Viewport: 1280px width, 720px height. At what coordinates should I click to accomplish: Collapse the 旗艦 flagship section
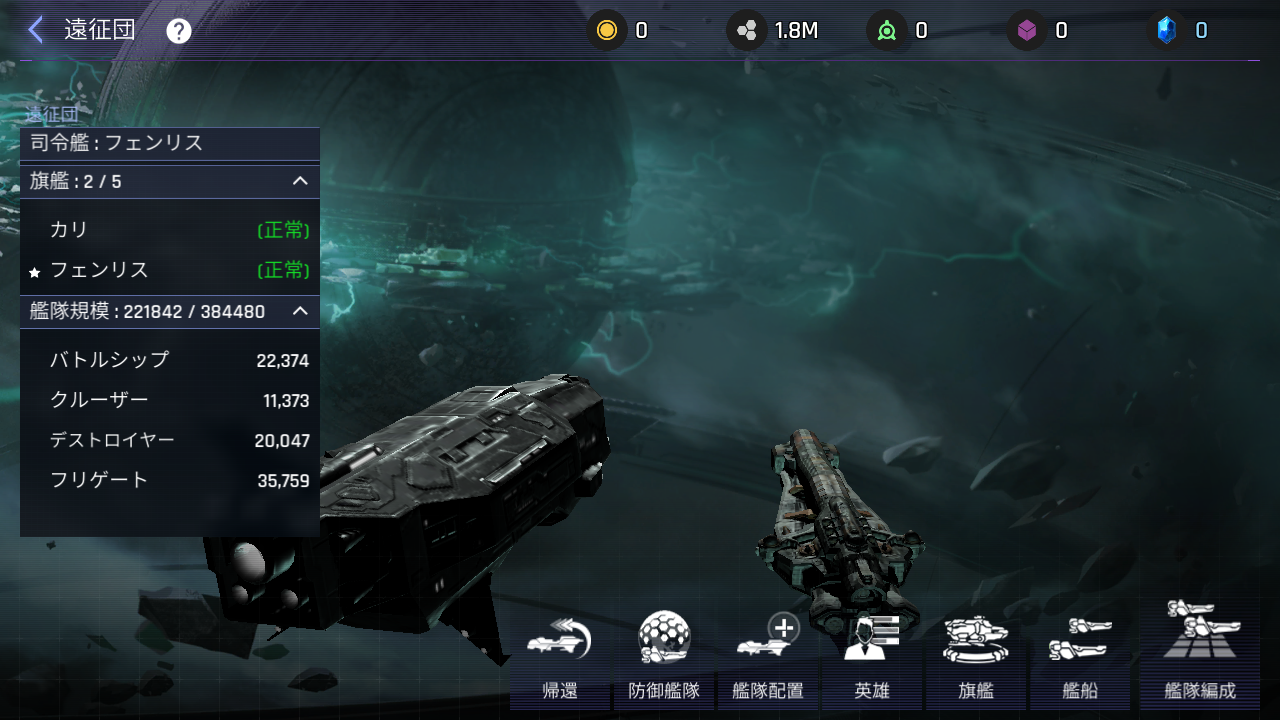pos(299,181)
